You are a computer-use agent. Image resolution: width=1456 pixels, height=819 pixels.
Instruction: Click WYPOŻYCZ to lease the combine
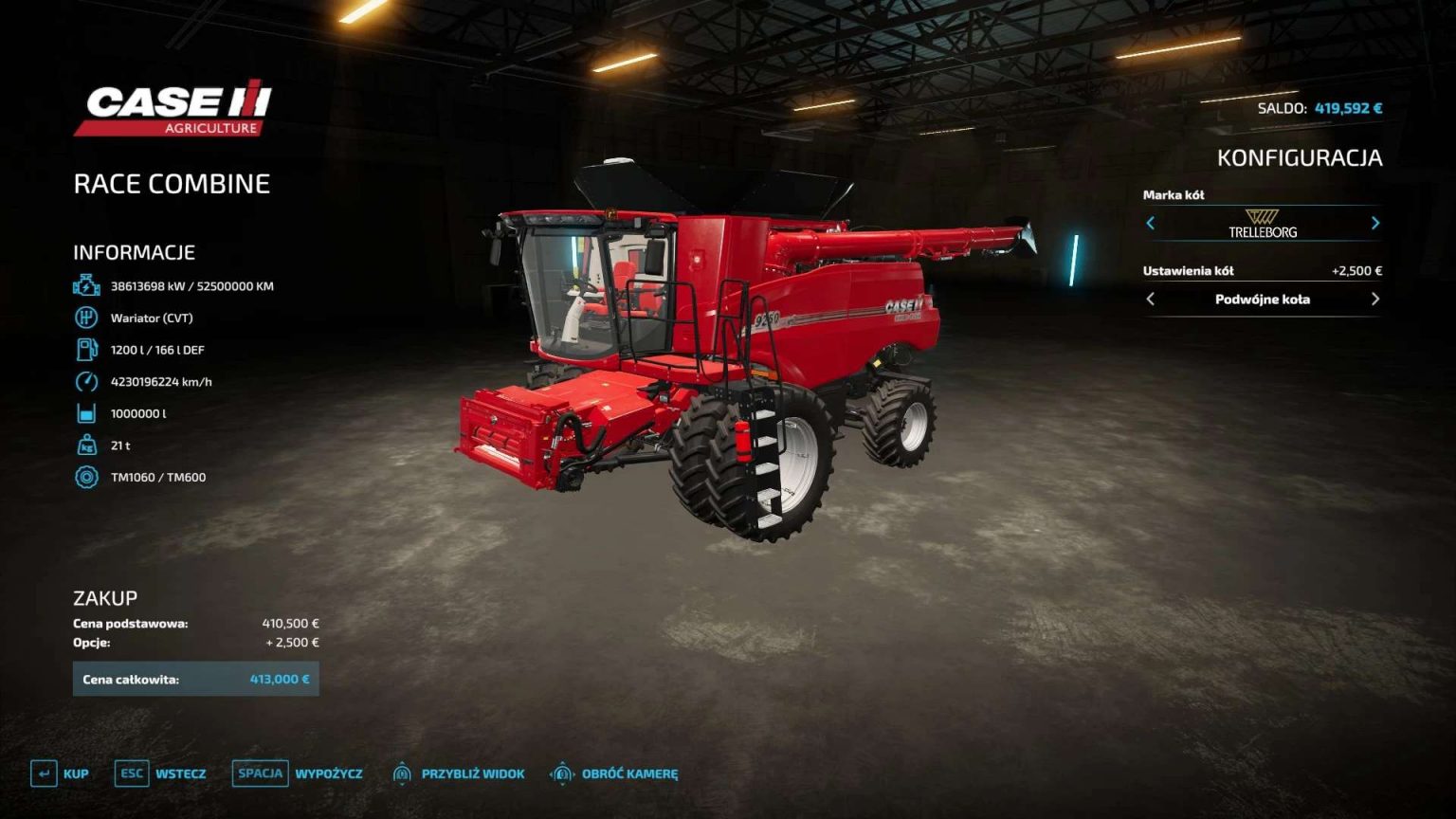[x=328, y=773]
